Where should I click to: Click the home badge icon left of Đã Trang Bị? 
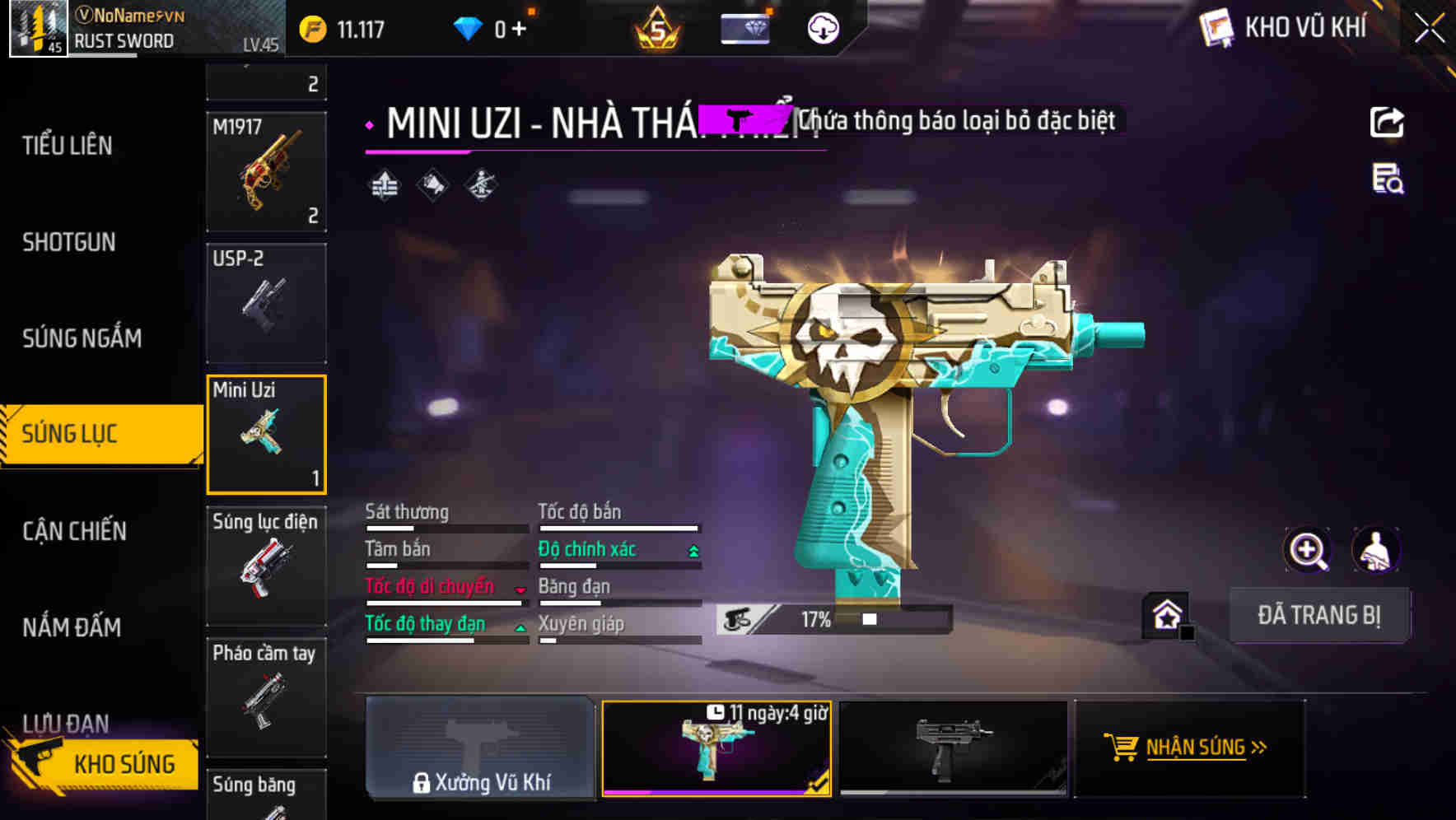pos(1165,614)
